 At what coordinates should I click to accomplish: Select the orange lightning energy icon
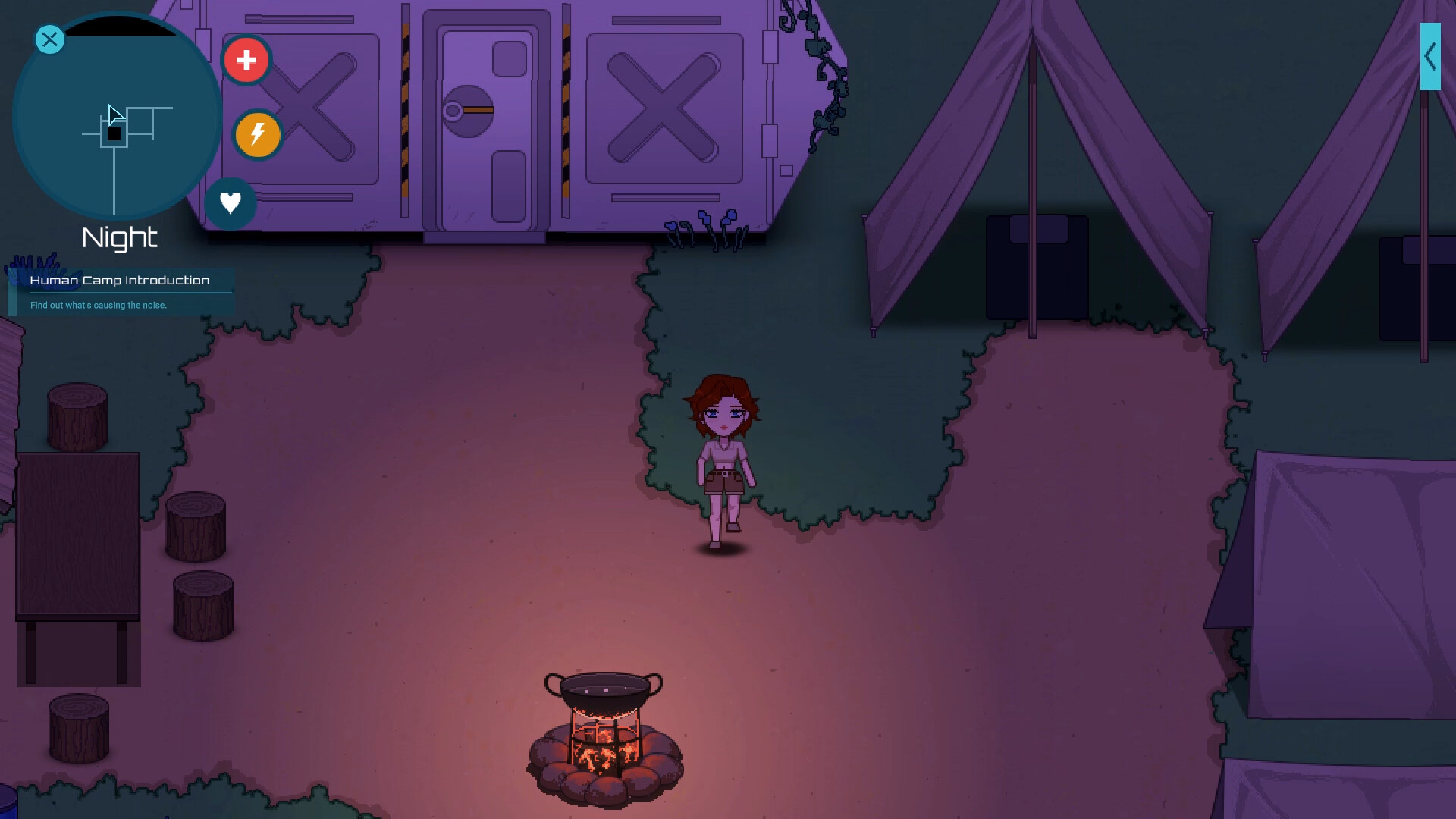pyautogui.click(x=257, y=136)
